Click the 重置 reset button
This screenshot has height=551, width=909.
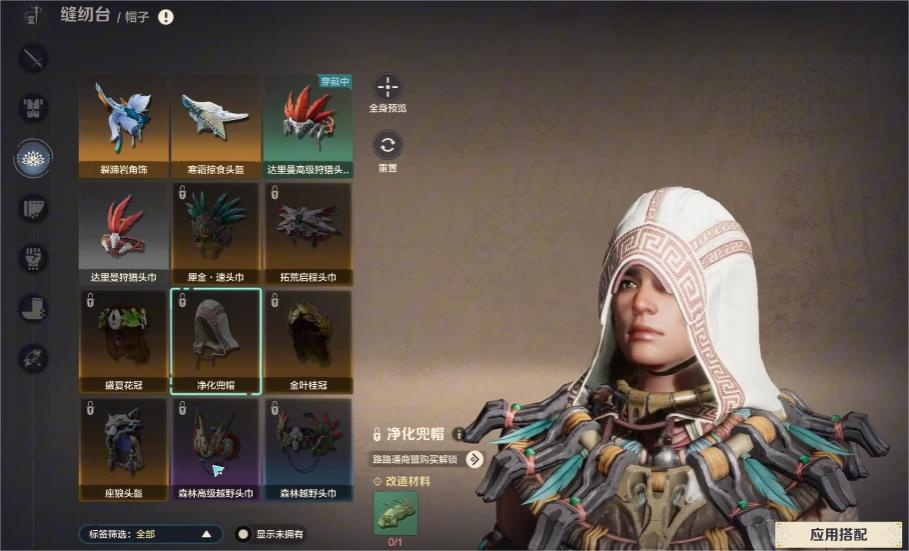pos(388,145)
